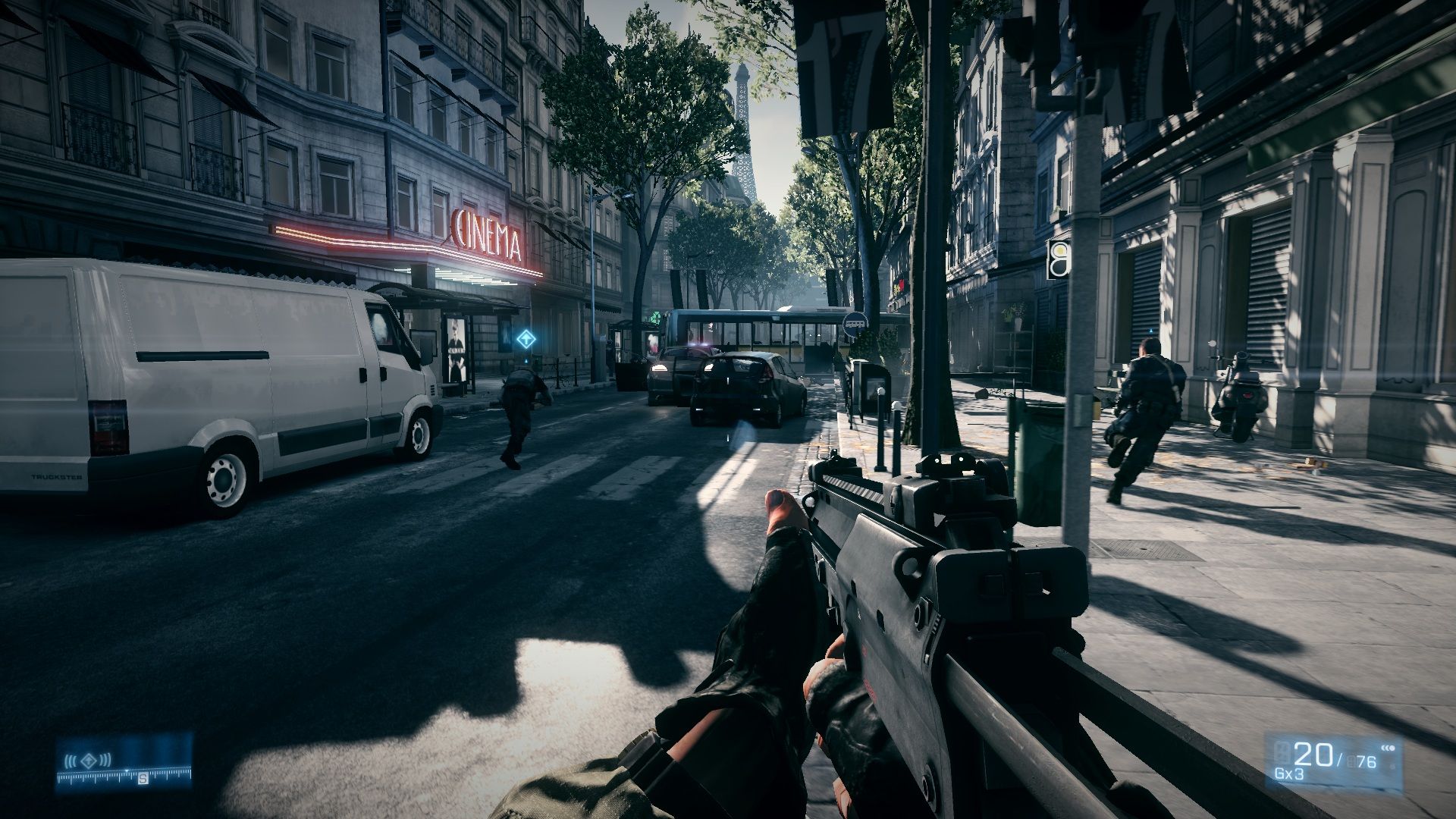
Task: Click the blue objective waypoint marker above the street
Action: [x=524, y=339]
